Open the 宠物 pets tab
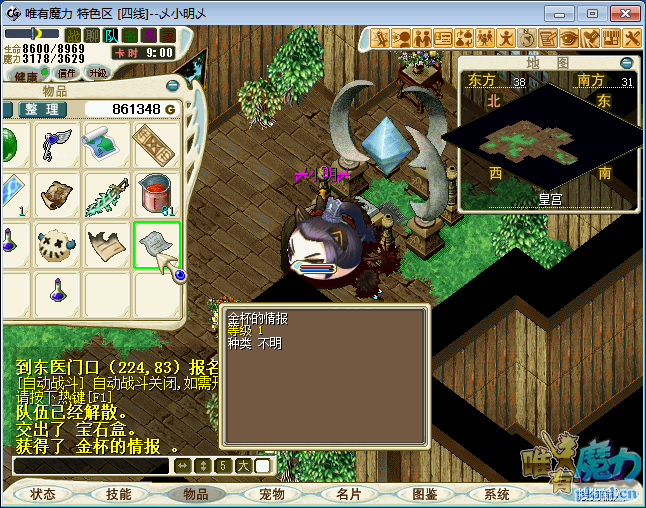 [x=272, y=494]
